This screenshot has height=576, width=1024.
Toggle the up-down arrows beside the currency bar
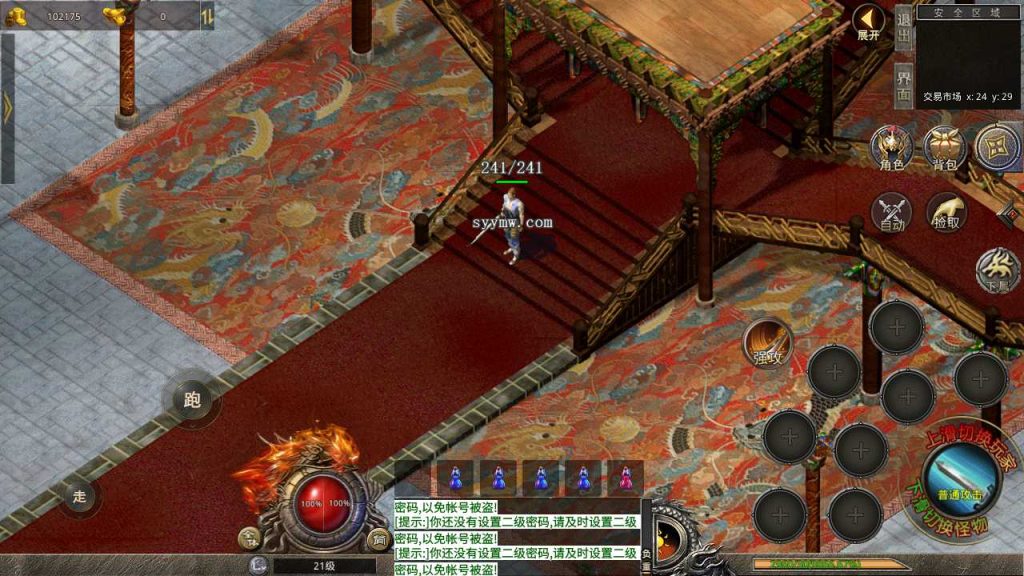[206, 15]
